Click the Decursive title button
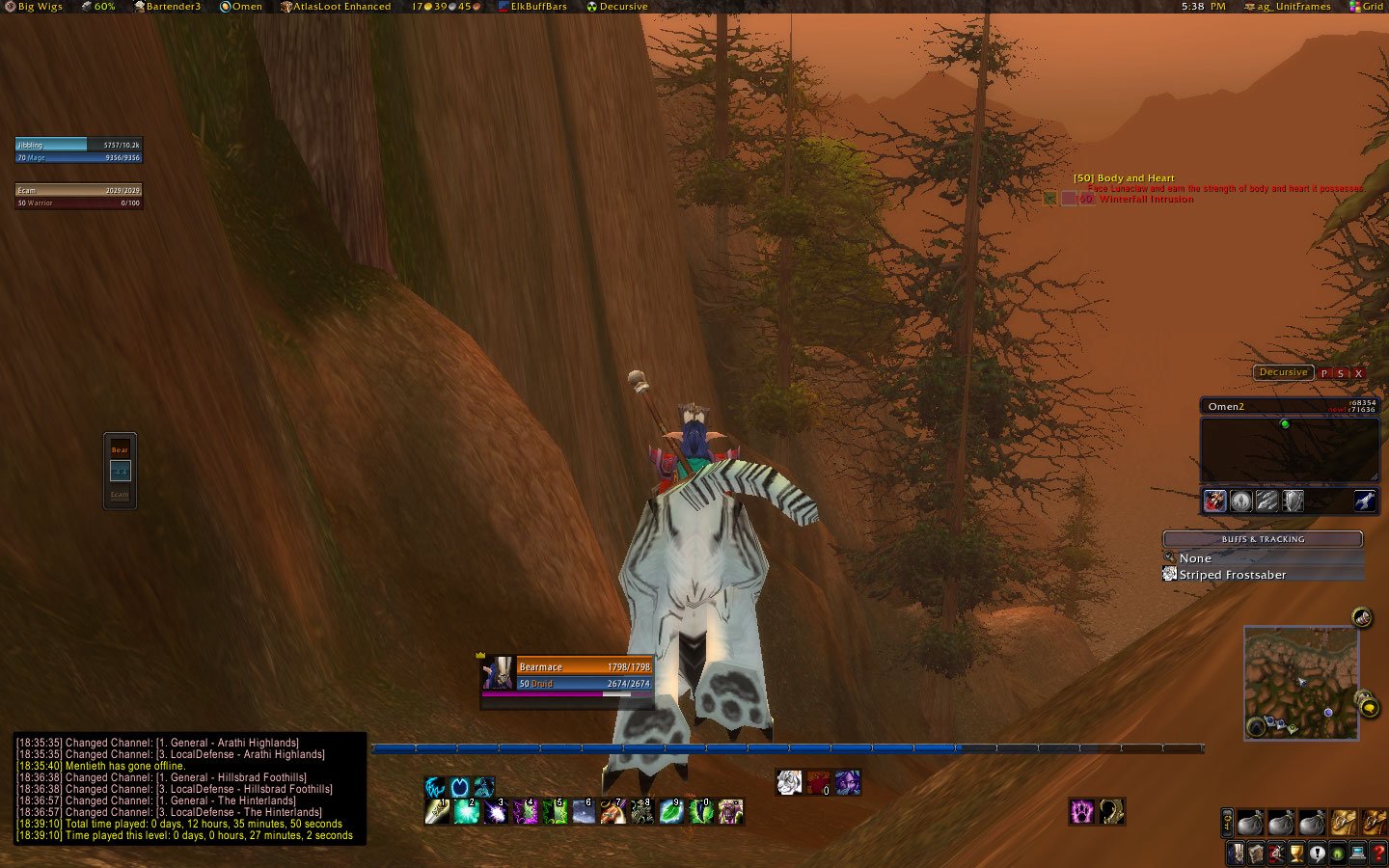The width and height of the screenshot is (1389, 868). (1282, 372)
